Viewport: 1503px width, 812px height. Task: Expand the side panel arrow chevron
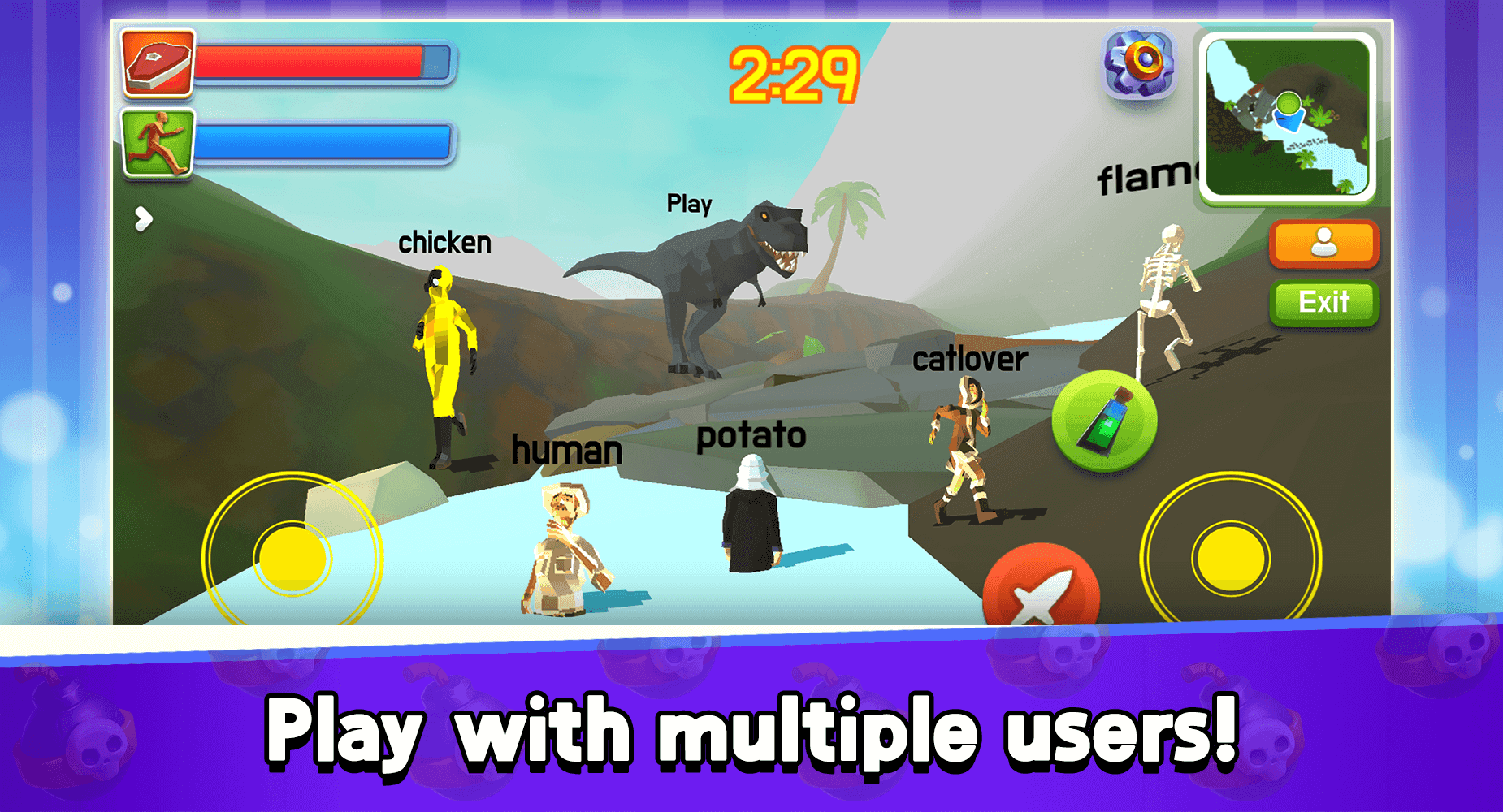(144, 219)
